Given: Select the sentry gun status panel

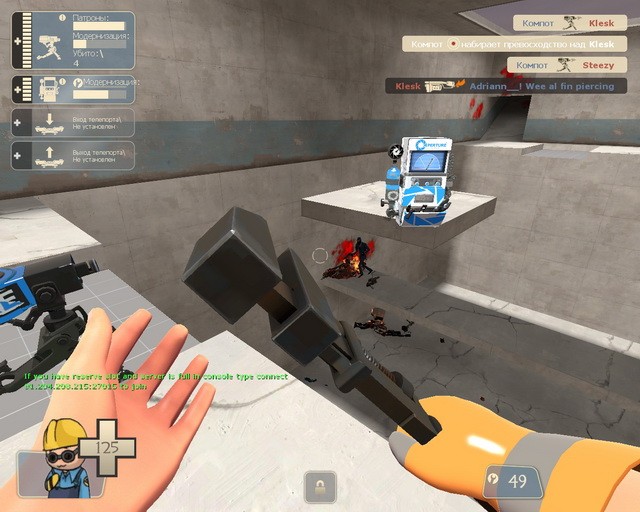Looking at the screenshot, I should [x=72, y=40].
